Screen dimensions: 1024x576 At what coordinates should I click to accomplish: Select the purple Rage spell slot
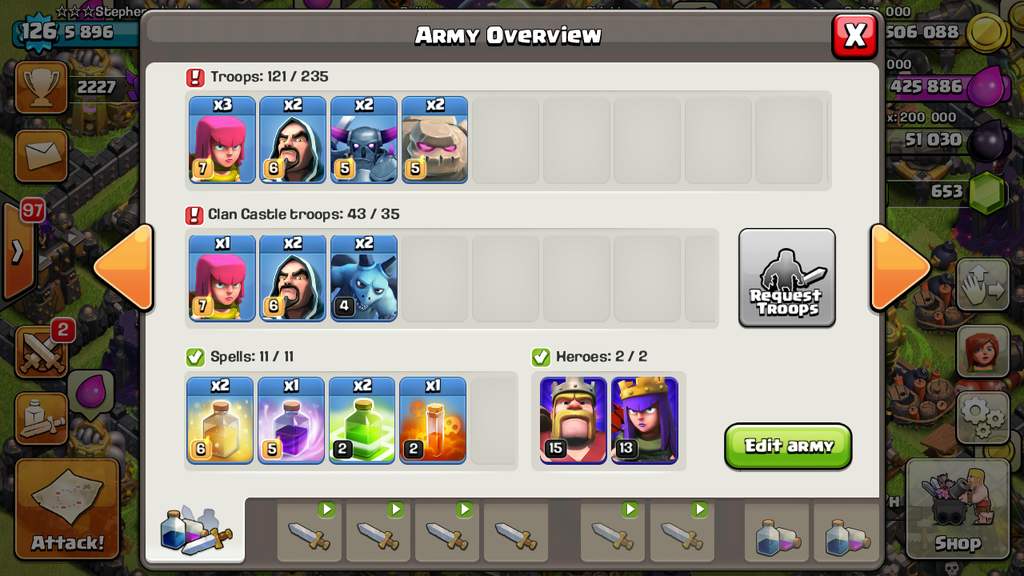click(x=291, y=421)
